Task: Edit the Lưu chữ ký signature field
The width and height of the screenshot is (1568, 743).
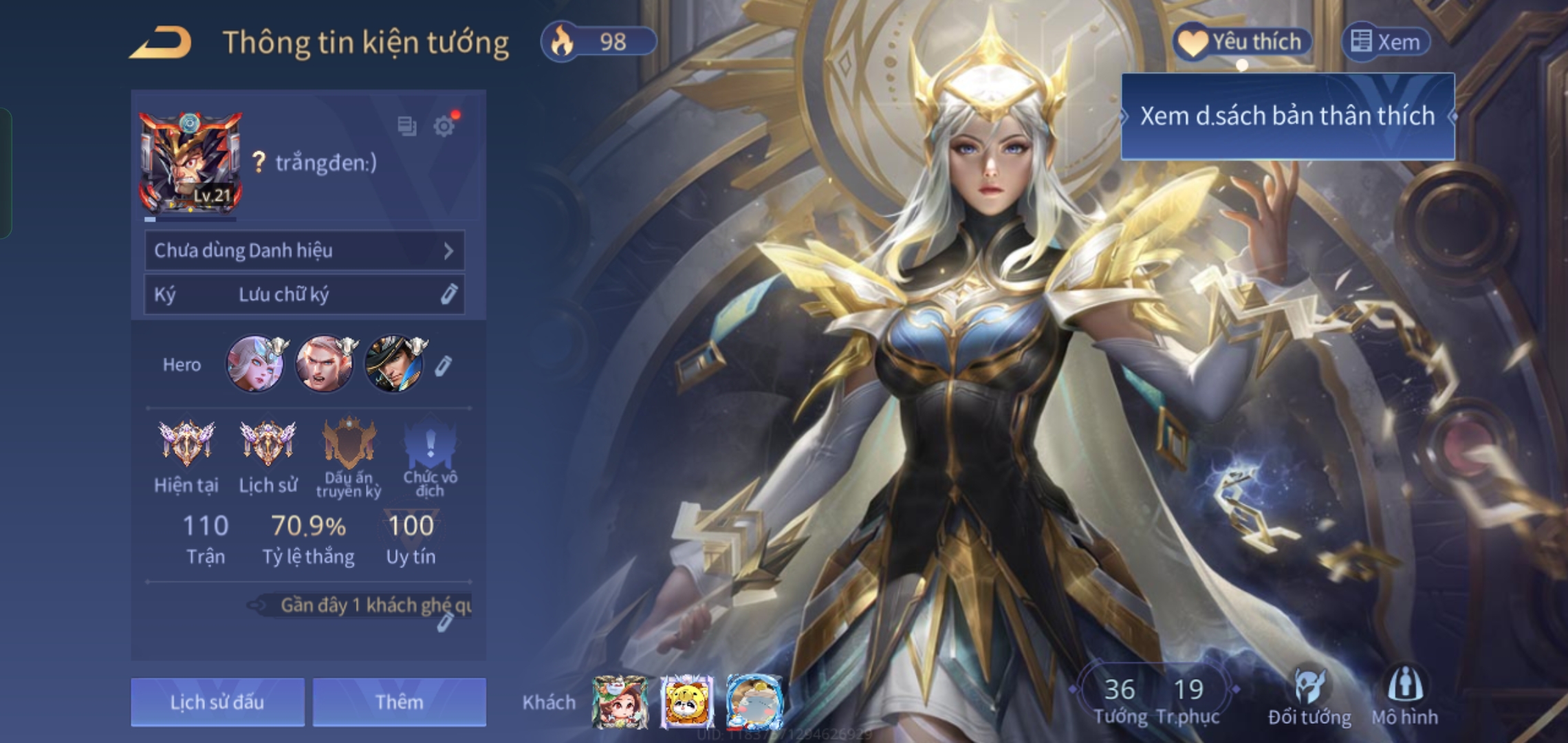Action: (x=448, y=294)
